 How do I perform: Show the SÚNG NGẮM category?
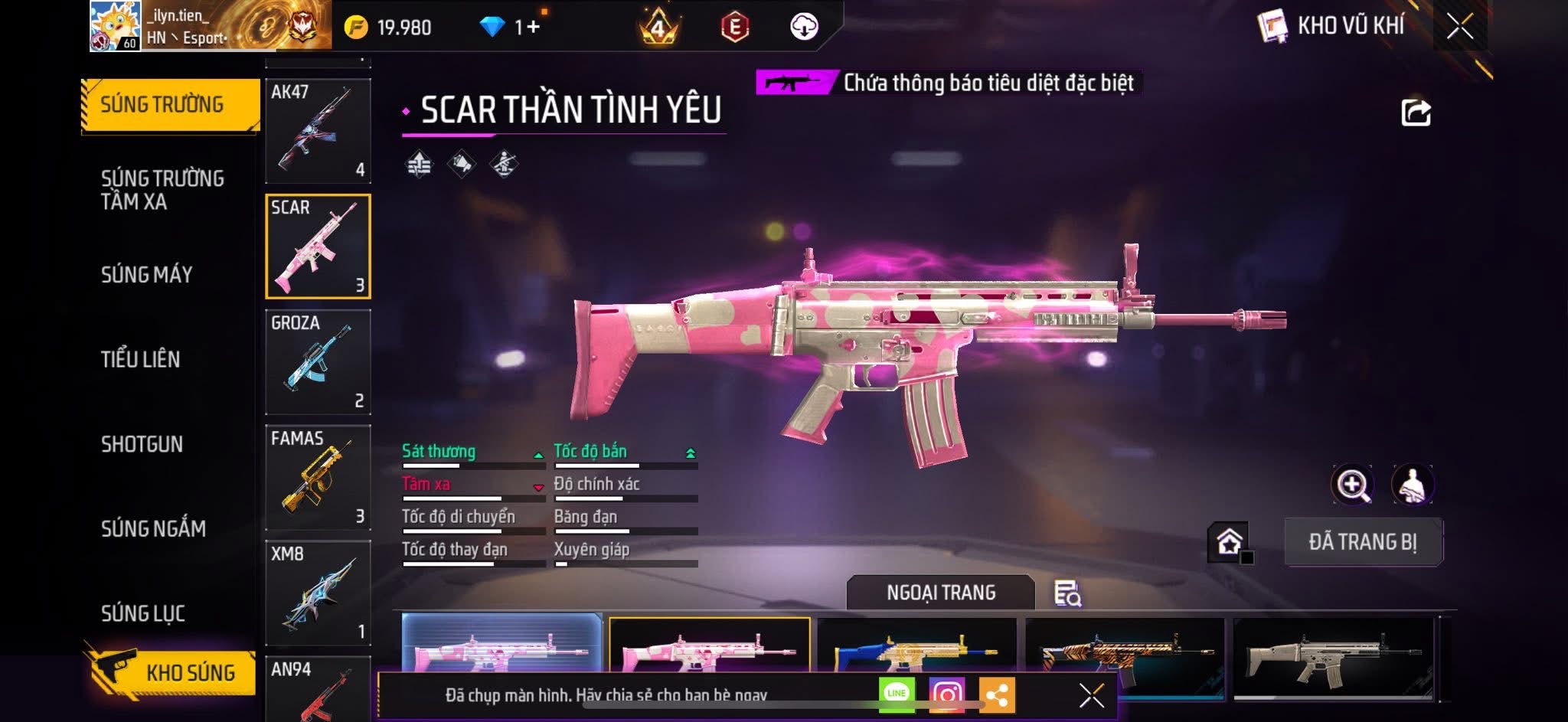coord(154,528)
